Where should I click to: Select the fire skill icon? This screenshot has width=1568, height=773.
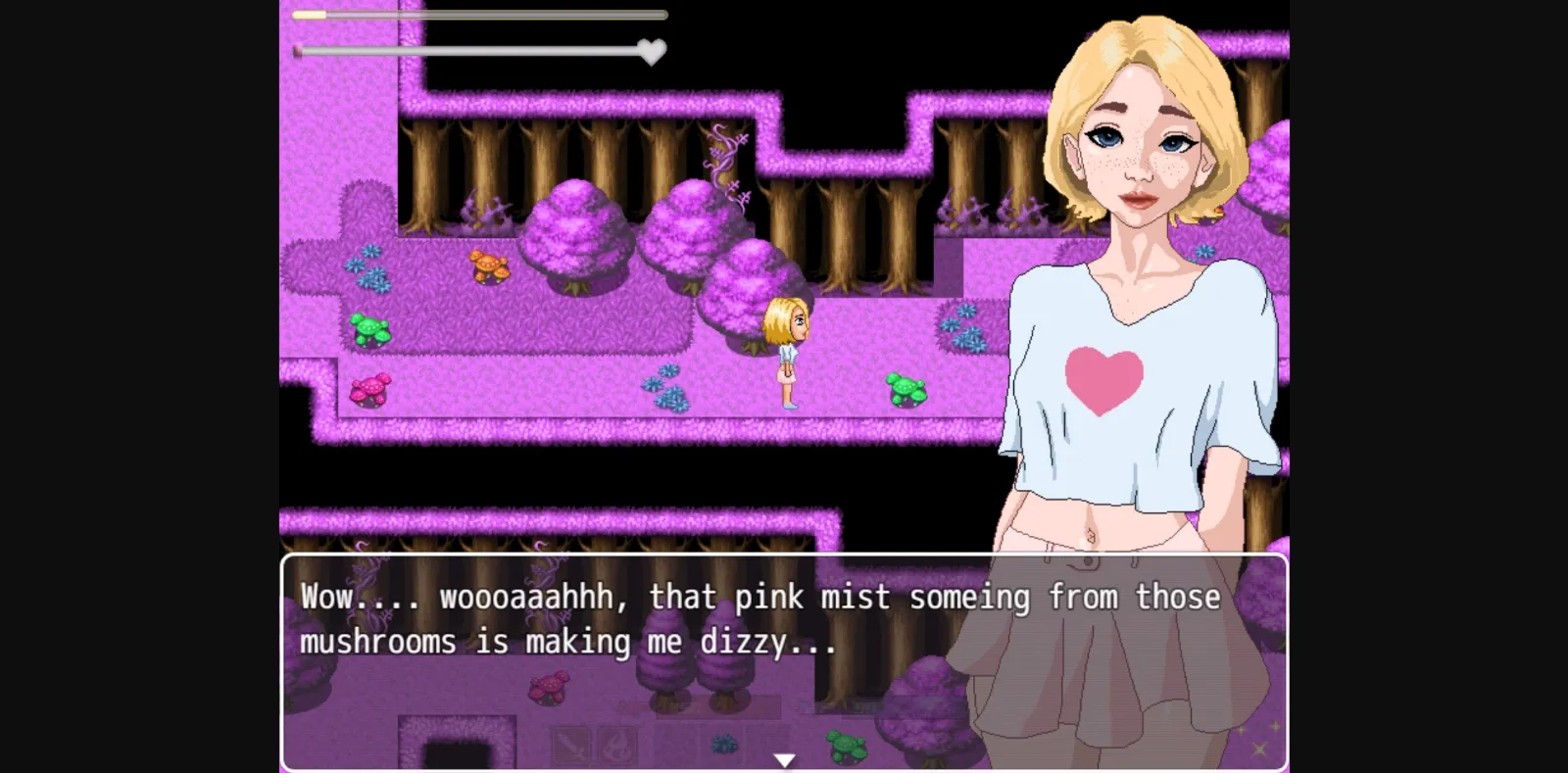pyautogui.click(x=617, y=745)
